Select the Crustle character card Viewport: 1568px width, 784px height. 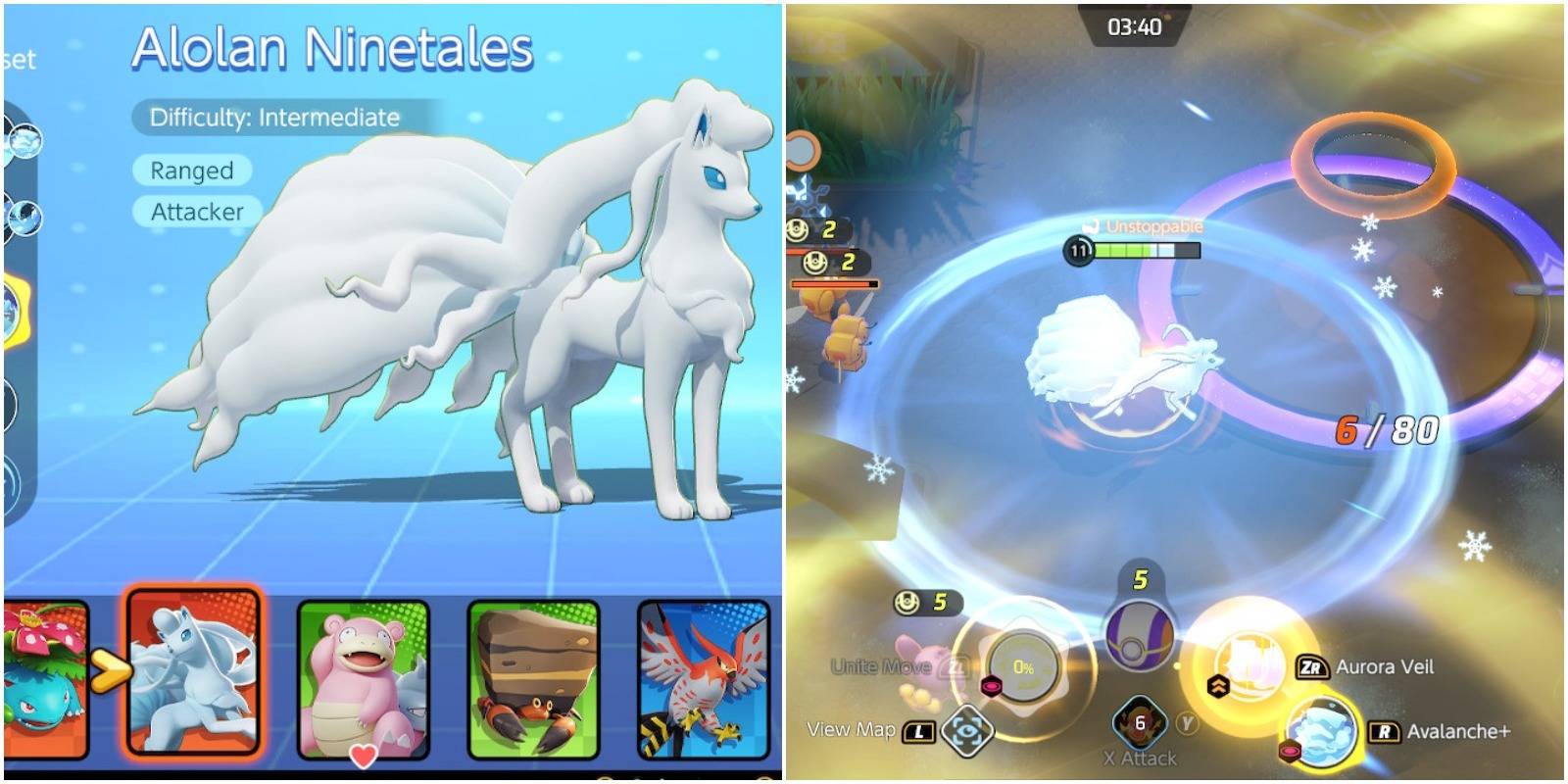click(x=534, y=678)
